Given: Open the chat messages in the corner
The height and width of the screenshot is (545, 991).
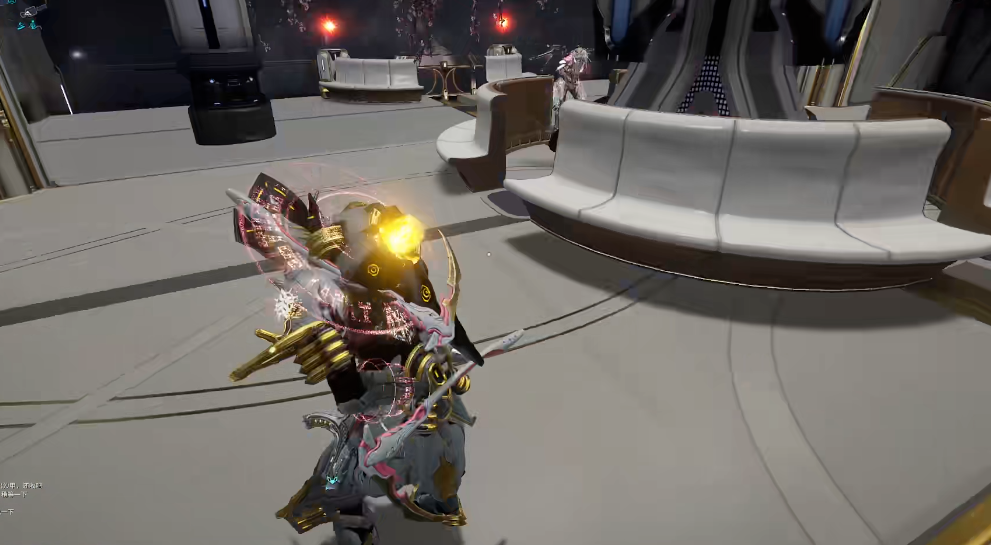Looking at the screenshot, I should (x=20, y=490).
